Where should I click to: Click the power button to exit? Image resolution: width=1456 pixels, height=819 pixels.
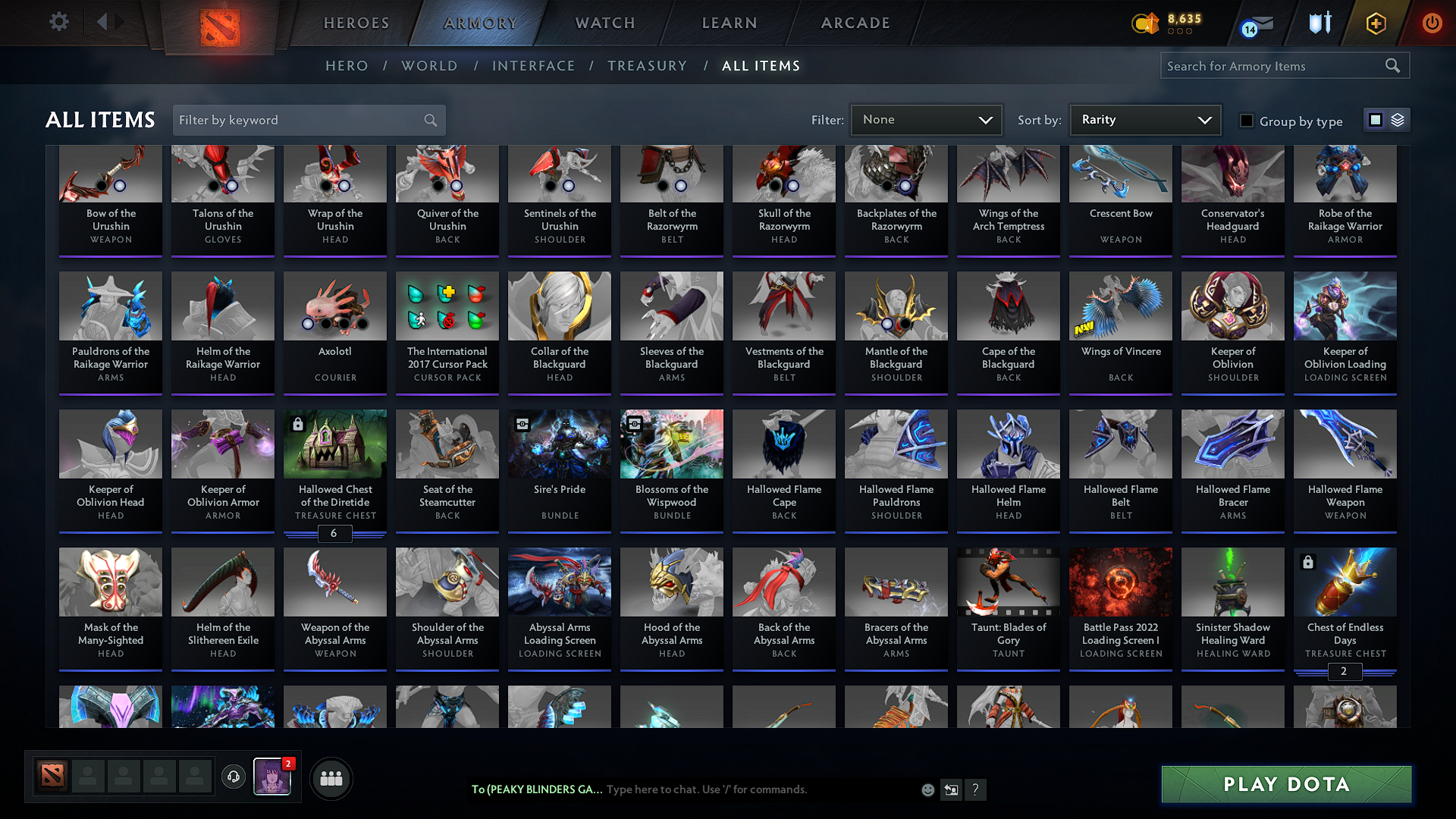point(1432,23)
